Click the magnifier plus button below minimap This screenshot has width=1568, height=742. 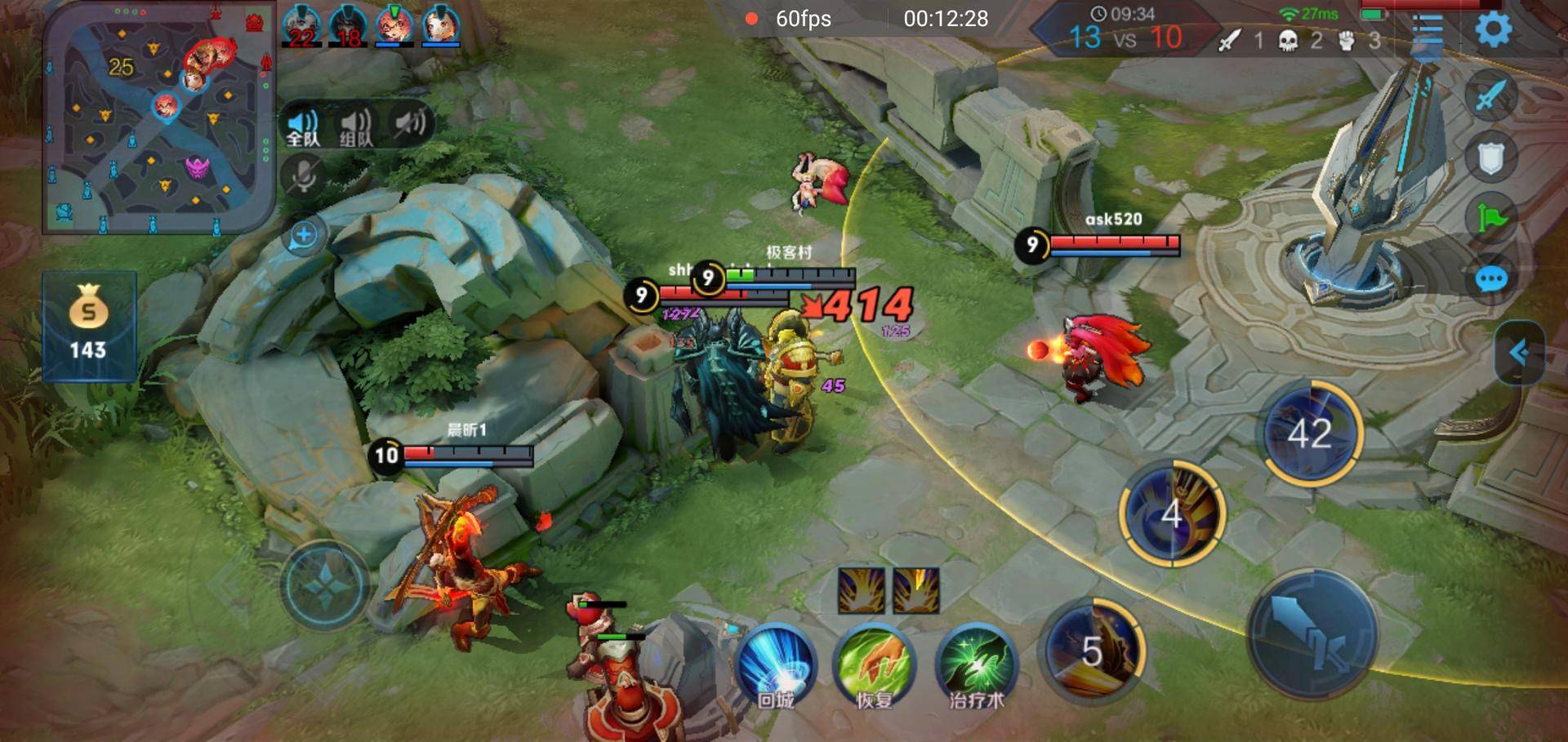coord(304,236)
